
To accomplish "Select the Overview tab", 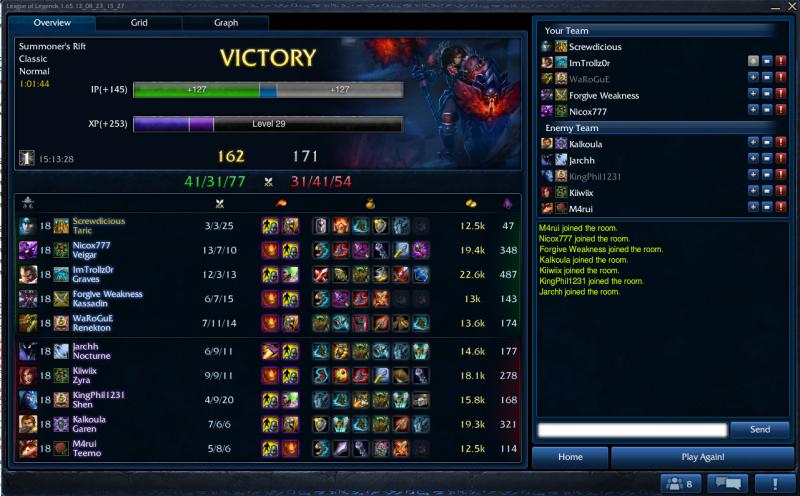I will [x=52, y=22].
